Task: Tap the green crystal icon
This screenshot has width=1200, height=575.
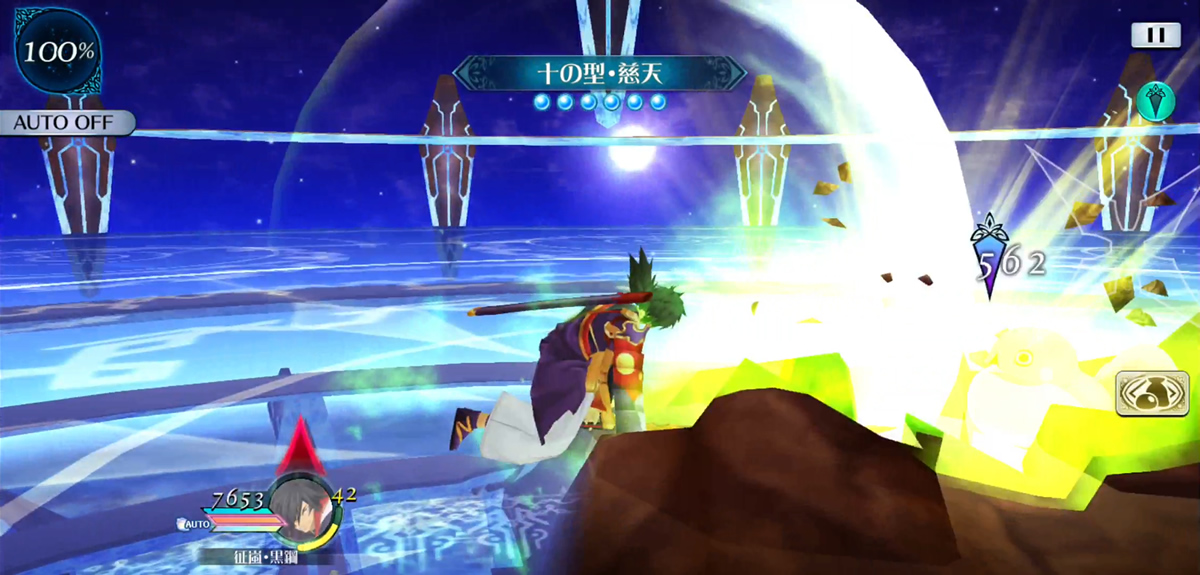Action: pyautogui.click(x=1154, y=102)
